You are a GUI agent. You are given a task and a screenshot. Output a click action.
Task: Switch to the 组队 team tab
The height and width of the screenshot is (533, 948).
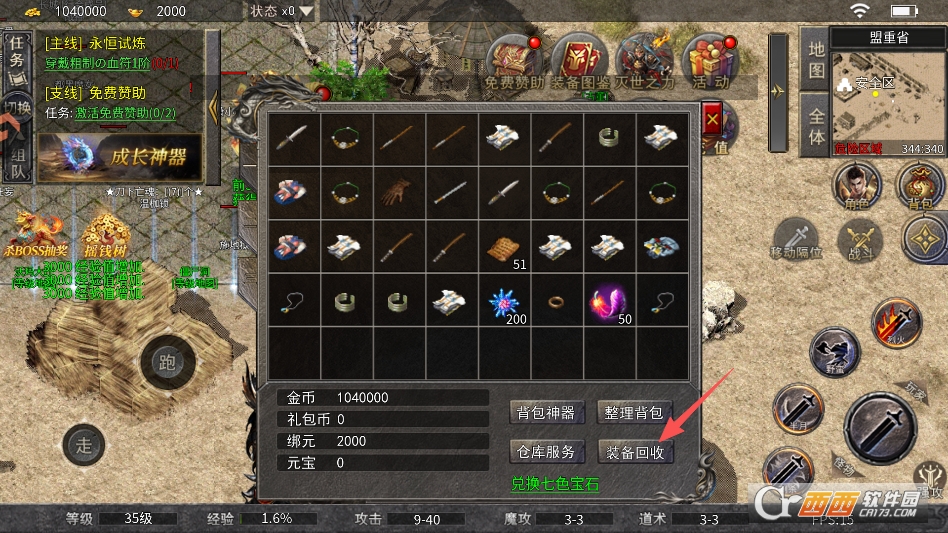(x=17, y=158)
